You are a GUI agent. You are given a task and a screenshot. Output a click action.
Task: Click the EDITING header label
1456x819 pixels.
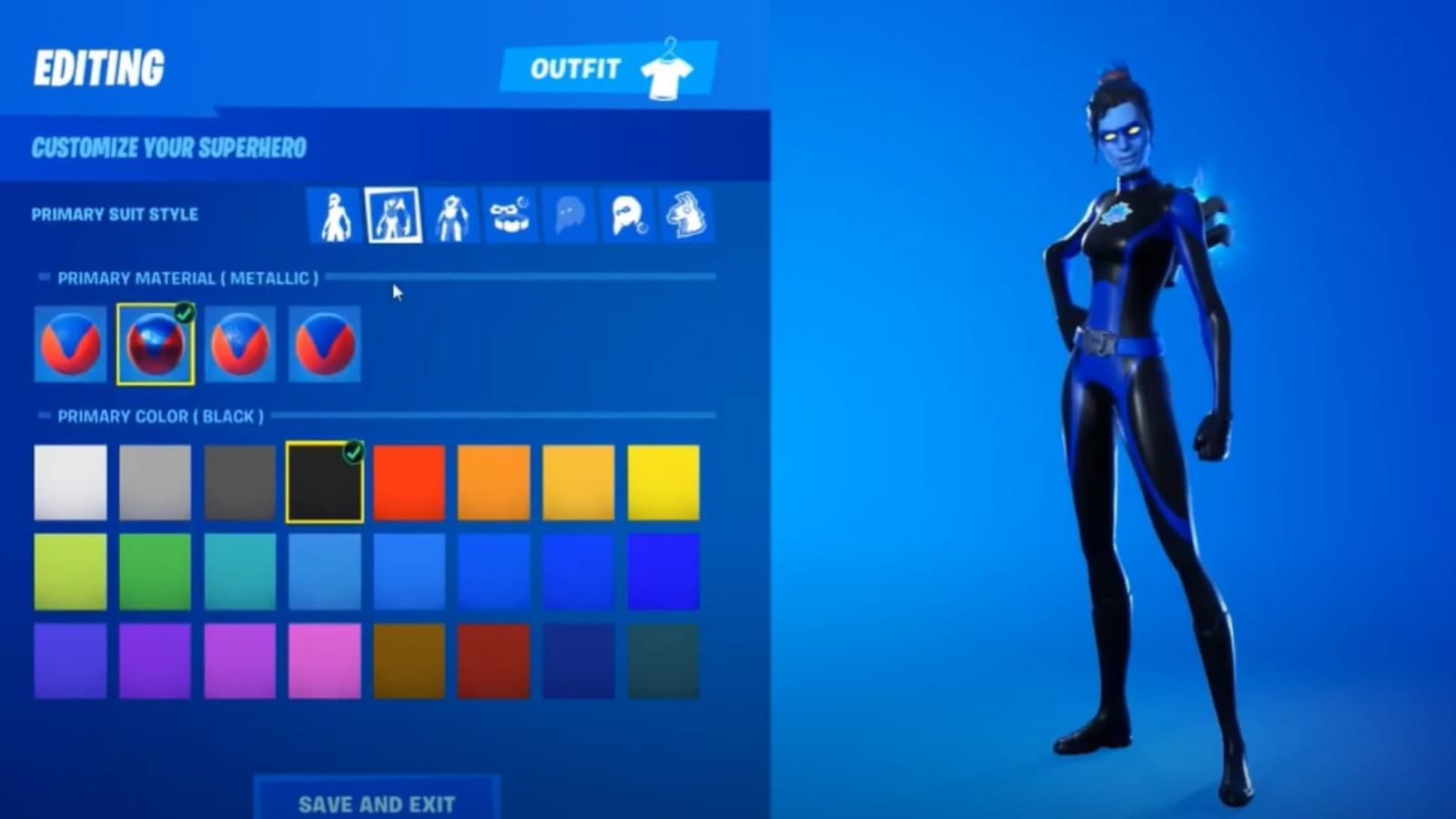tap(100, 64)
